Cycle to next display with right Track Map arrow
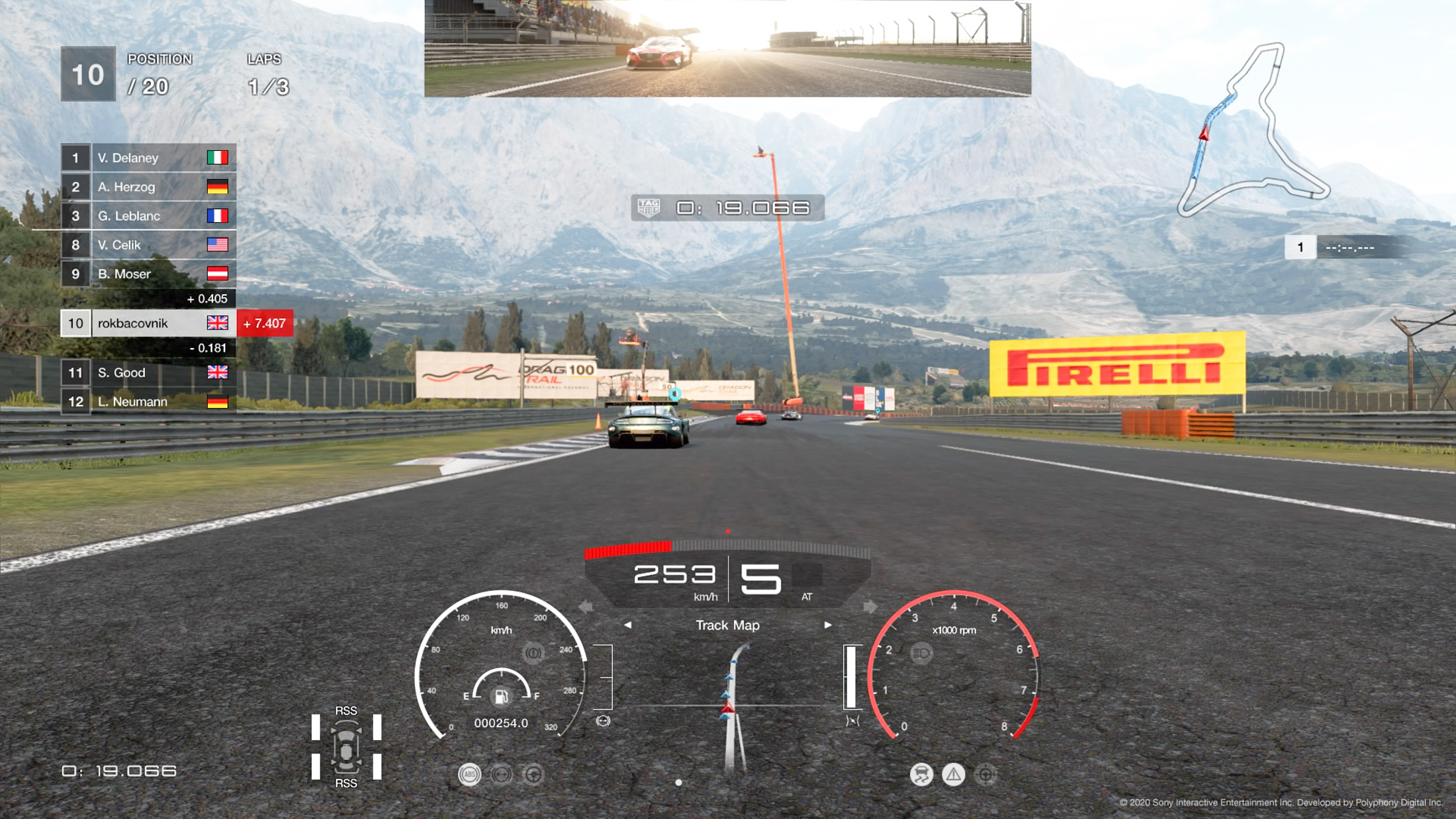 (x=827, y=625)
